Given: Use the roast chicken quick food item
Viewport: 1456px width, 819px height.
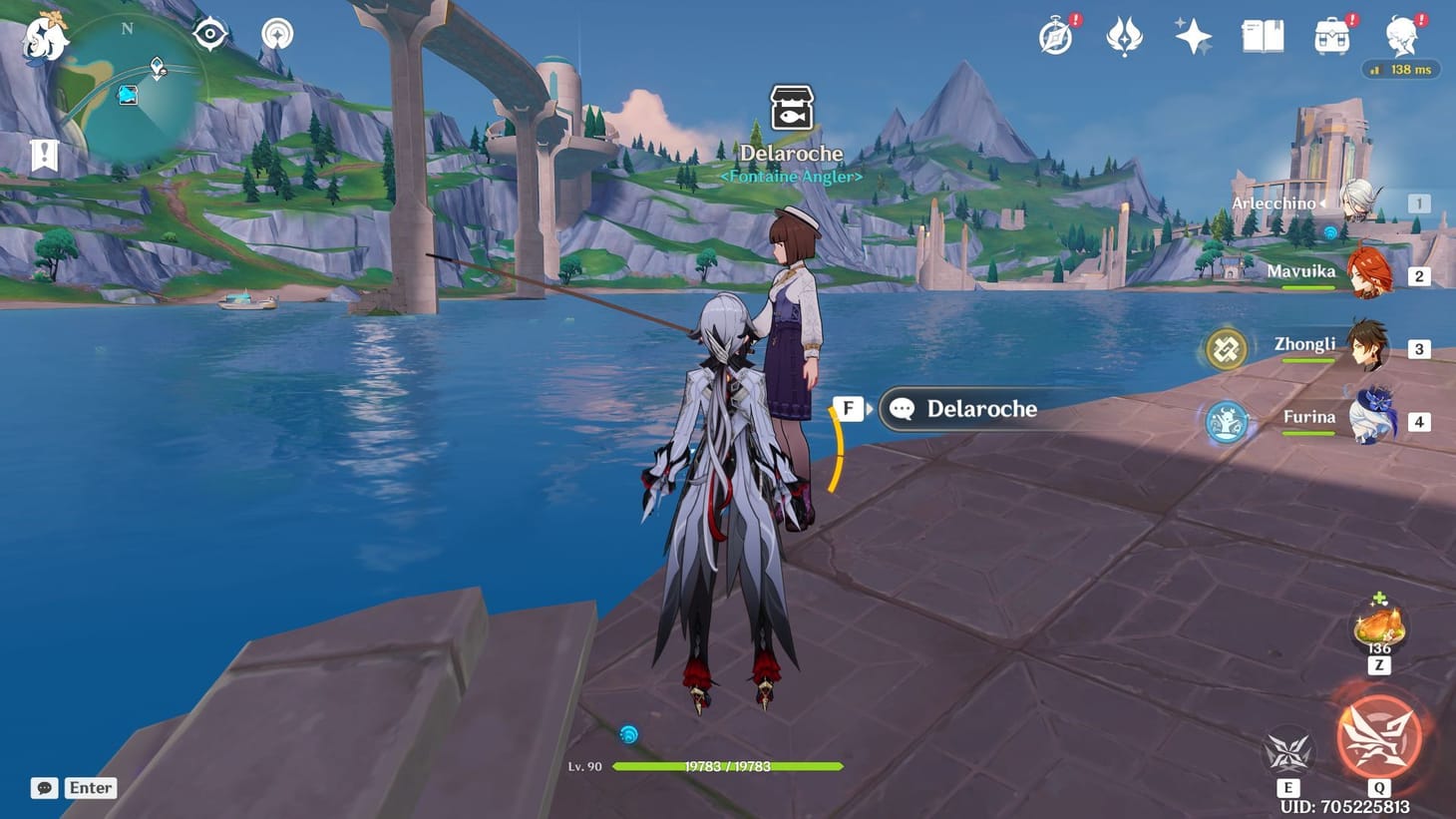Looking at the screenshot, I should point(1377,625).
